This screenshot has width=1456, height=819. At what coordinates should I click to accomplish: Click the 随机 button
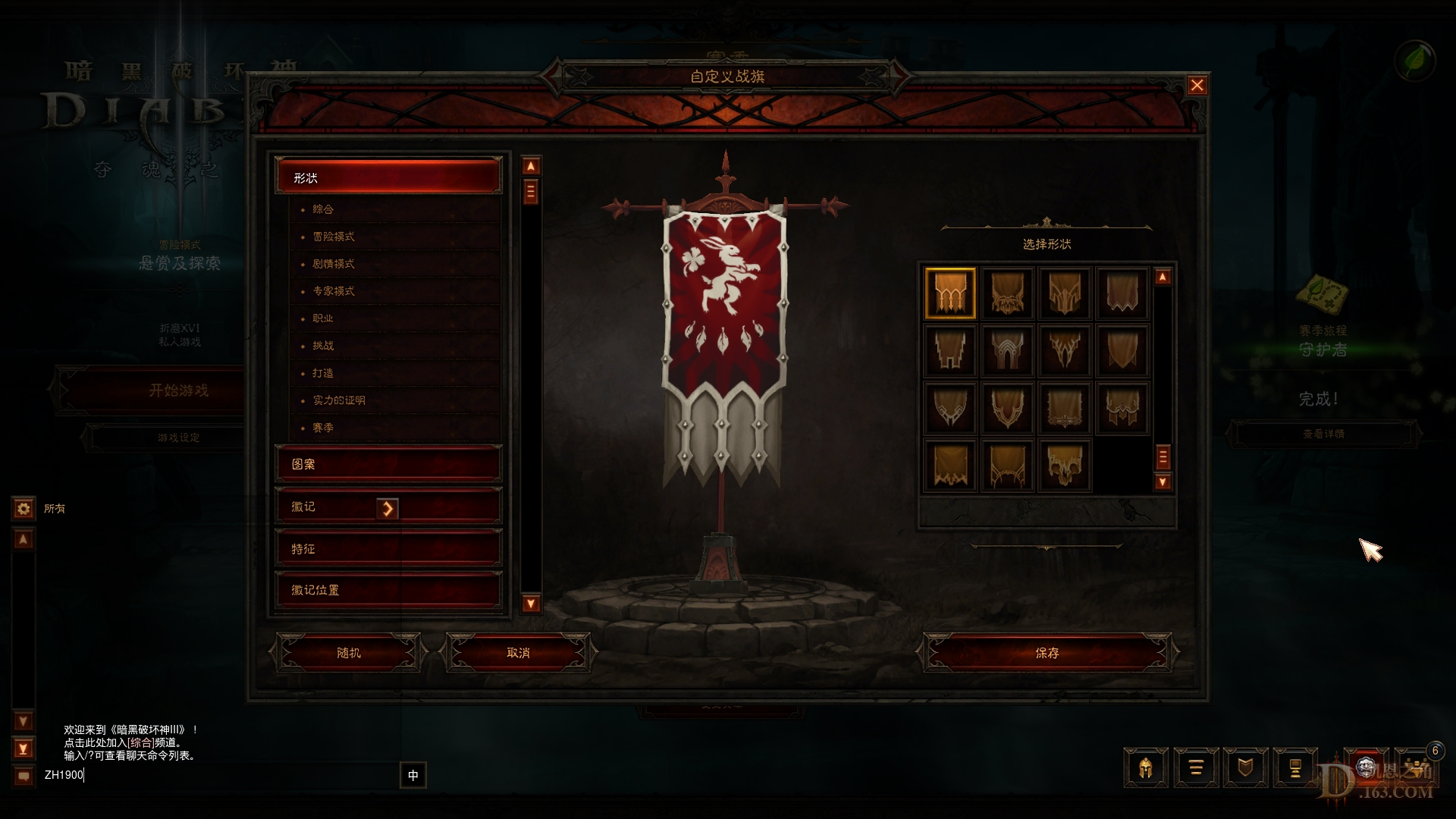348,652
